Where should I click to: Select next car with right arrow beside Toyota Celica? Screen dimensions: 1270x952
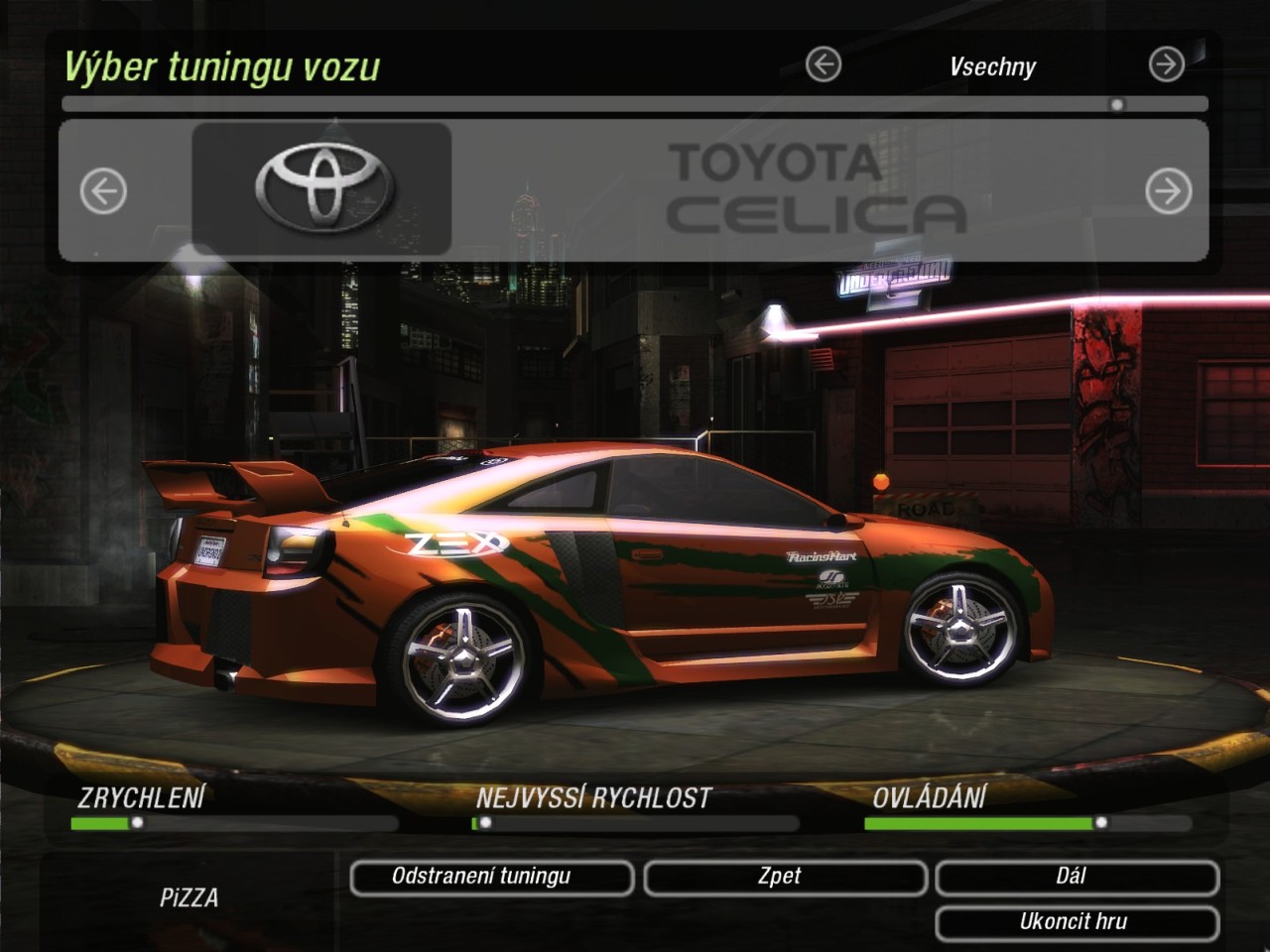[x=1168, y=190]
